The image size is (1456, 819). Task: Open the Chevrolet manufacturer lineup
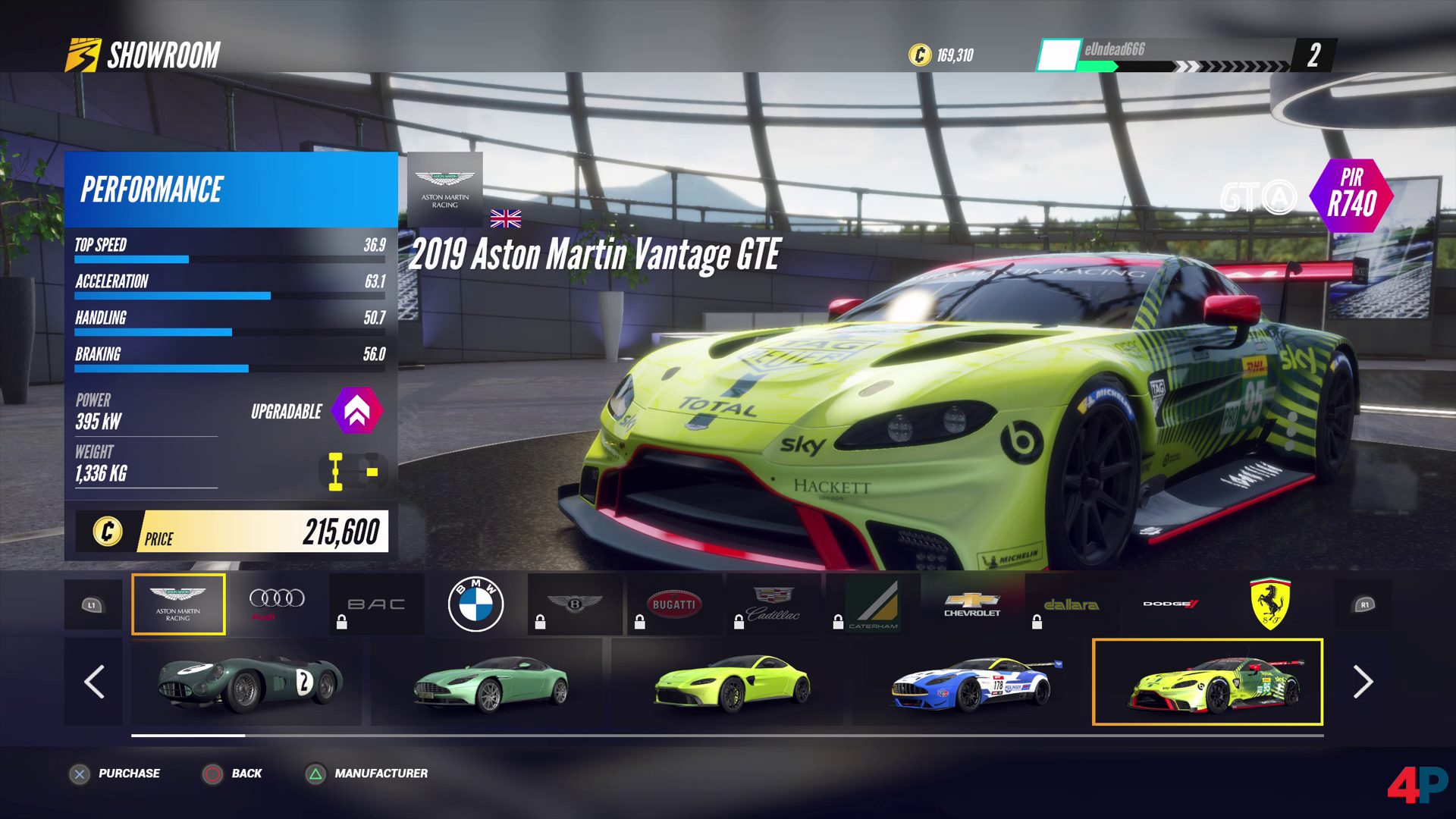pyautogui.click(x=972, y=604)
